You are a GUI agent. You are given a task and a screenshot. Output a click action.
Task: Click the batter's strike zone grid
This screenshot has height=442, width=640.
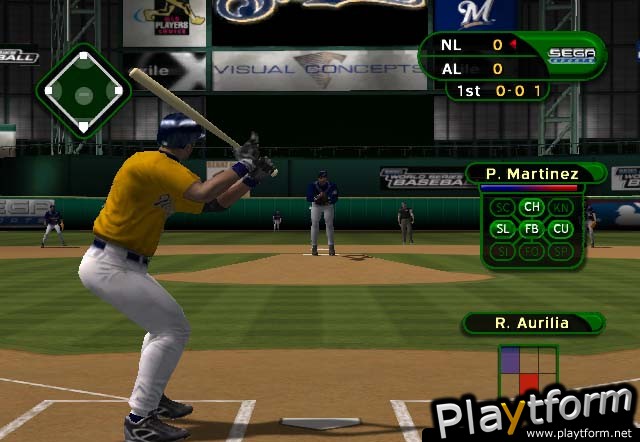(x=529, y=370)
